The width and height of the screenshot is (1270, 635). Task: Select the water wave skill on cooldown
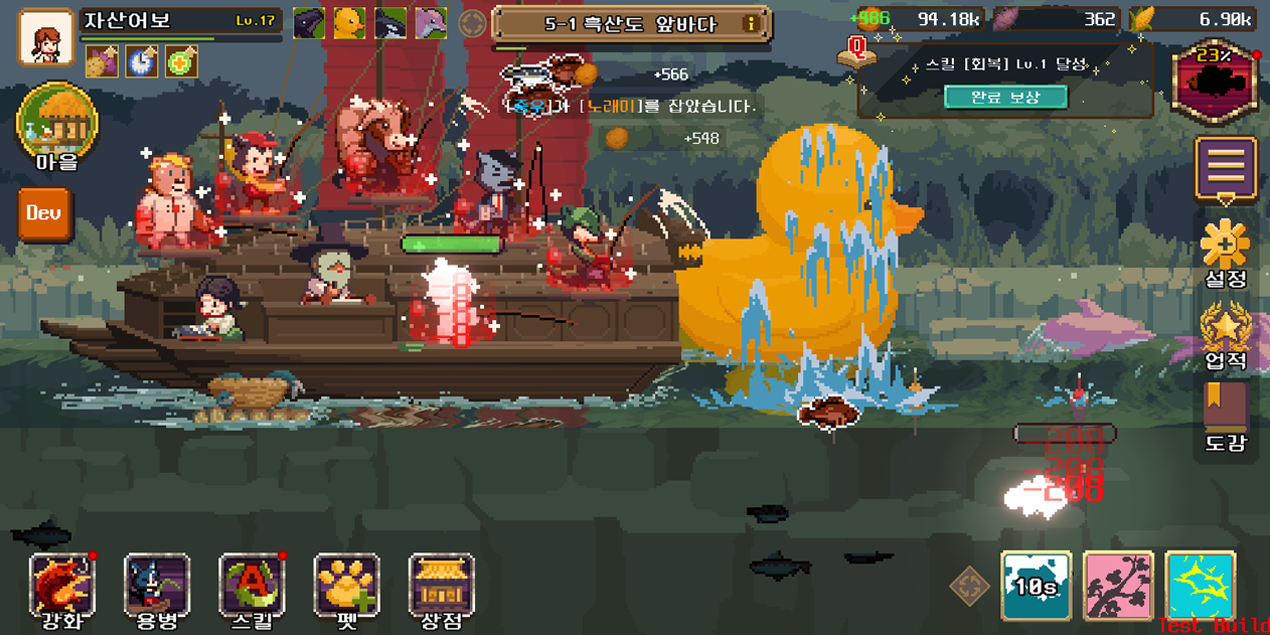(1036, 586)
